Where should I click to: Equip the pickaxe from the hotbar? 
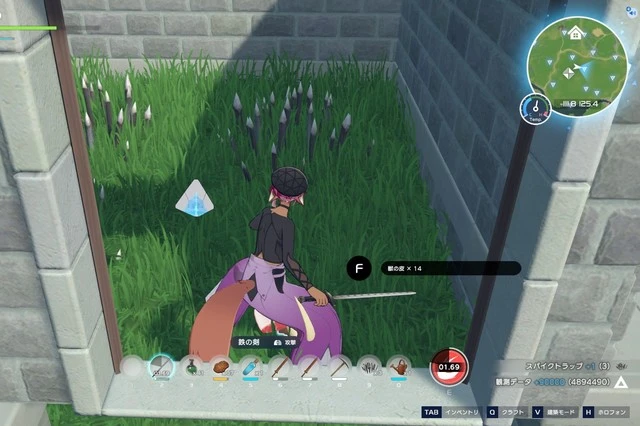(x=340, y=368)
